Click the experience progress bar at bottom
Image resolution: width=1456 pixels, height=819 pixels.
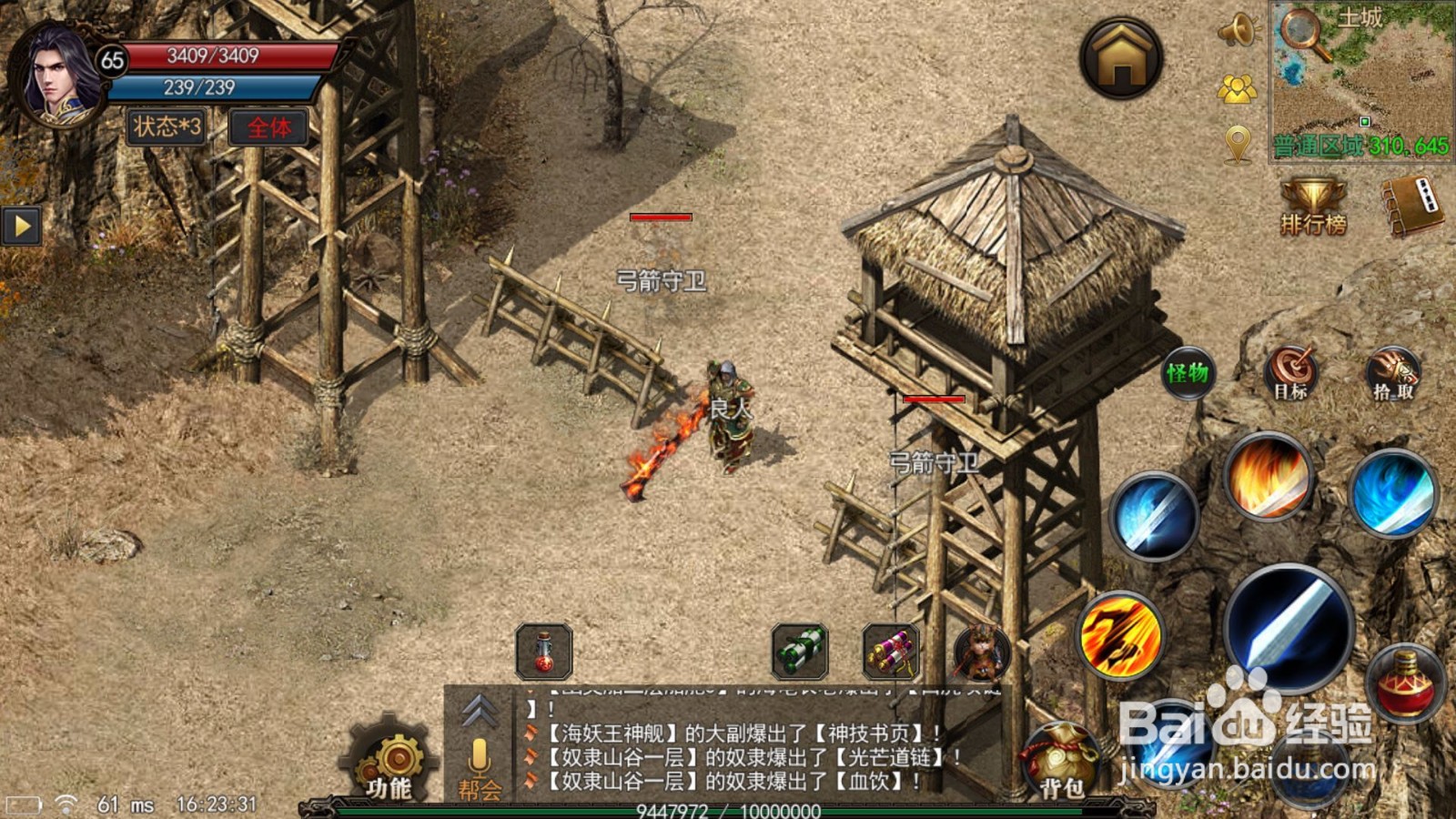click(x=728, y=810)
